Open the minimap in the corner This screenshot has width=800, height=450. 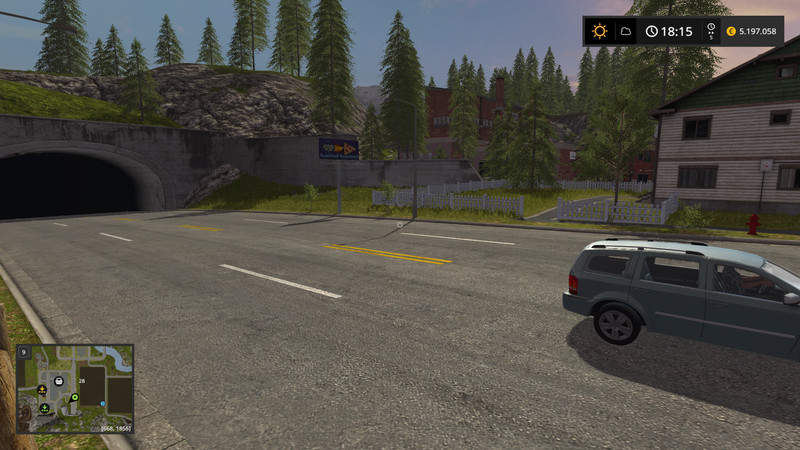coord(75,388)
